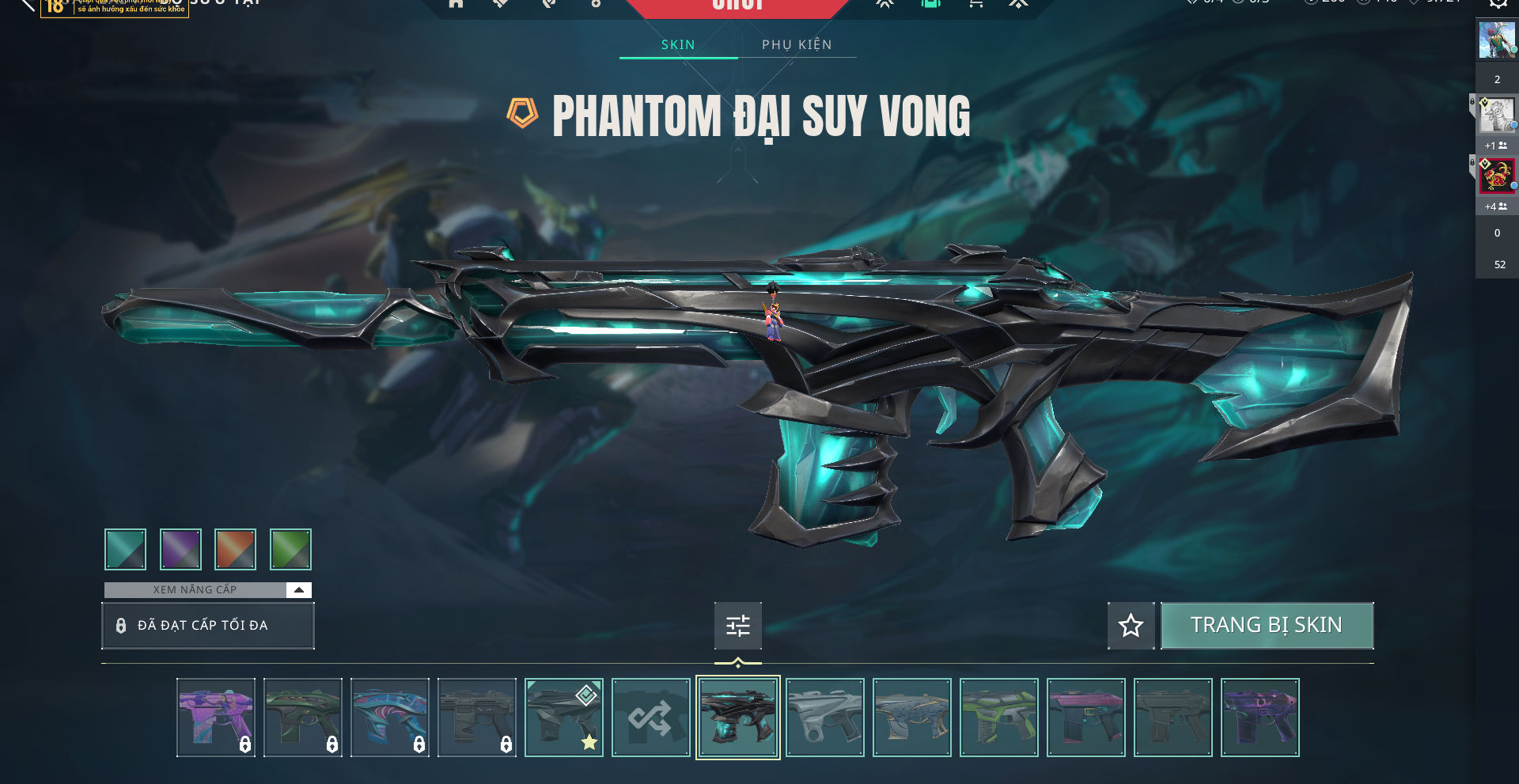
Task: Click the ĐÃ ĐẠT CẤP TỐI ĐA button
Action: pyautogui.click(x=207, y=626)
